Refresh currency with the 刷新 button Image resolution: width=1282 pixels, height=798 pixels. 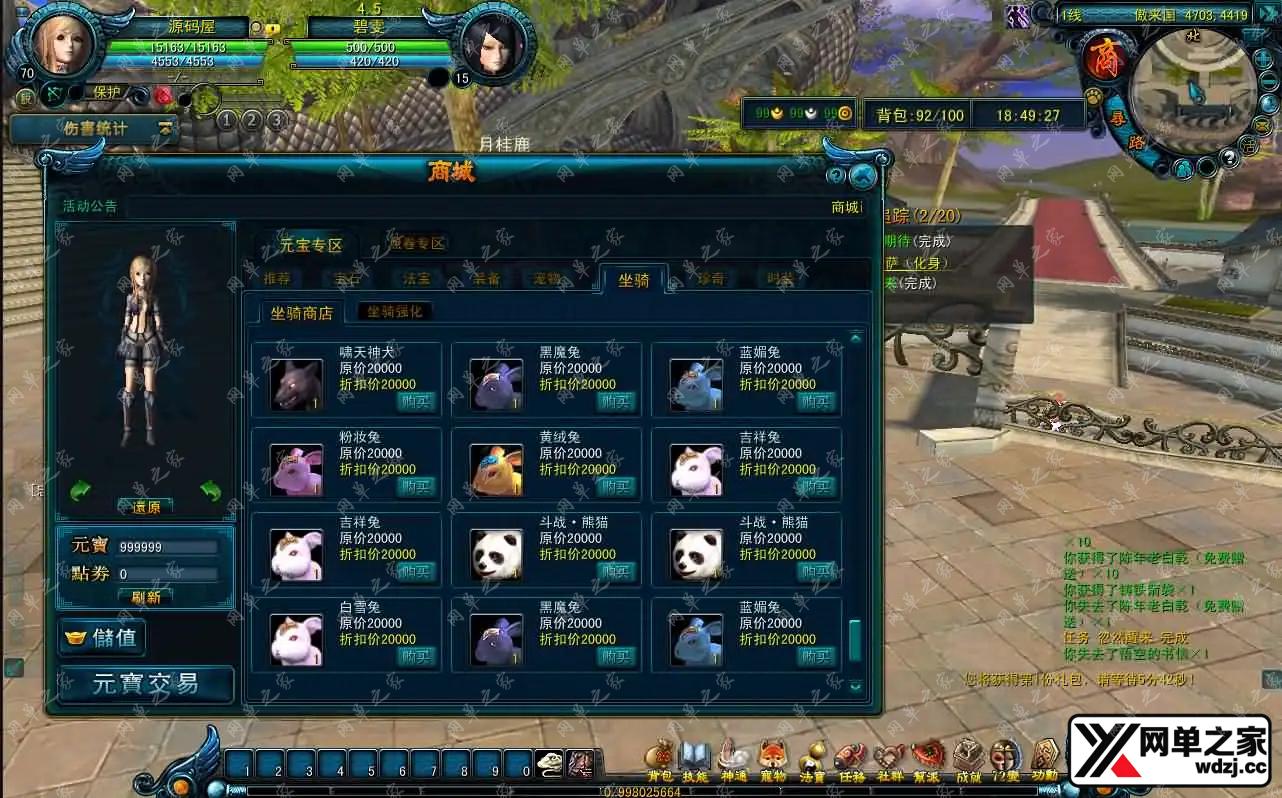pyautogui.click(x=146, y=597)
